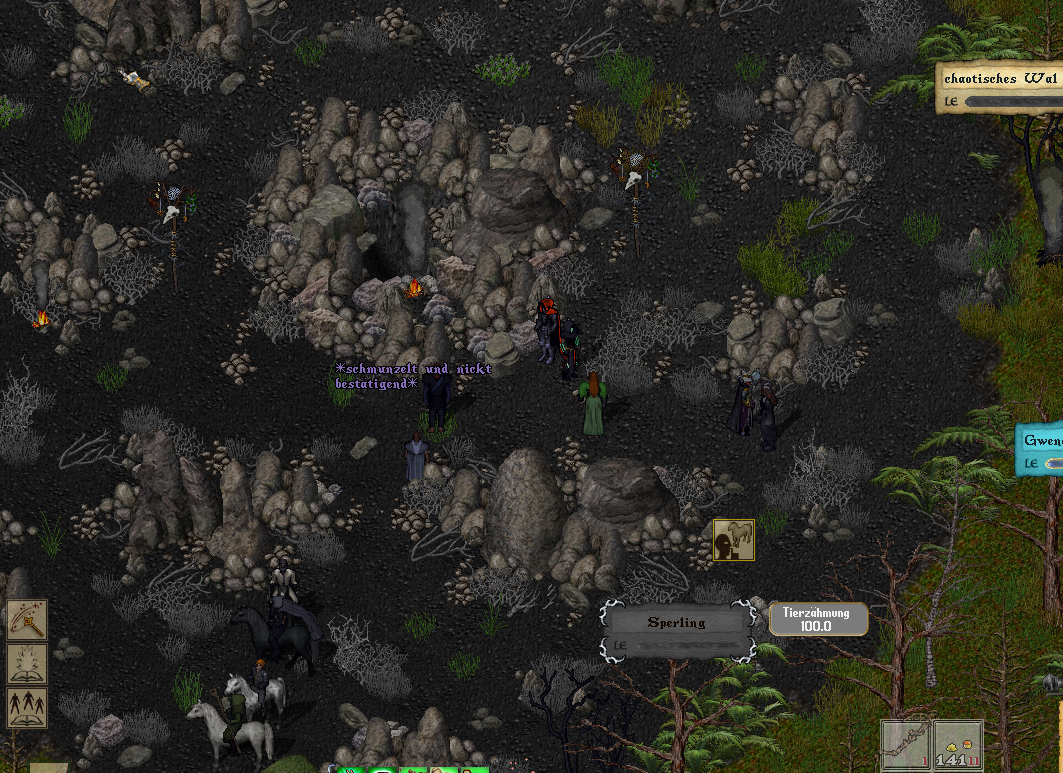Open the three-figures book icon
Viewport: 1063px width, 773px height.
pyautogui.click(x=27, y=706)
